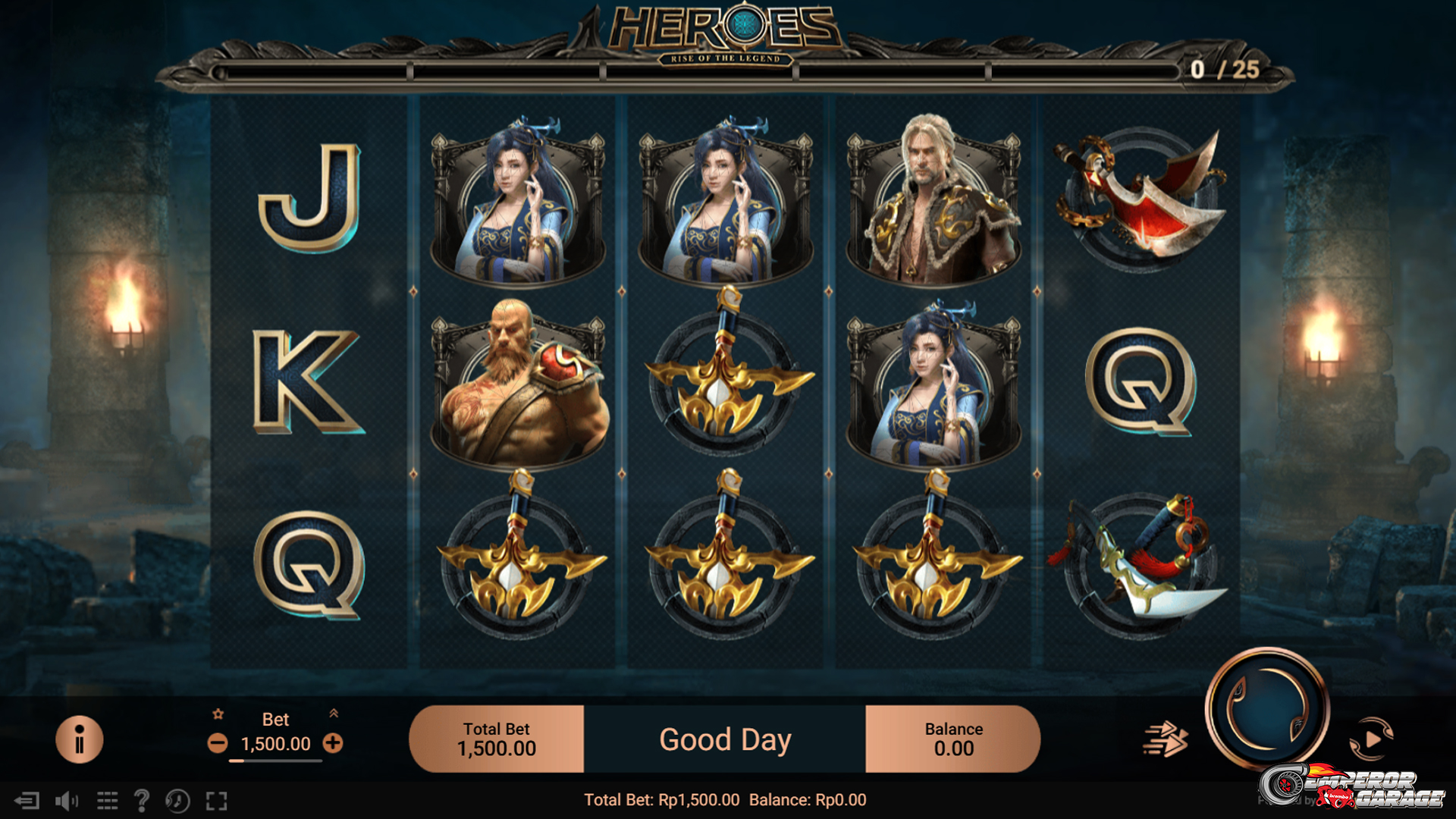Adjust the bet level slider bar
This screenshot has height=819, width=1456.
coord(276,761)
